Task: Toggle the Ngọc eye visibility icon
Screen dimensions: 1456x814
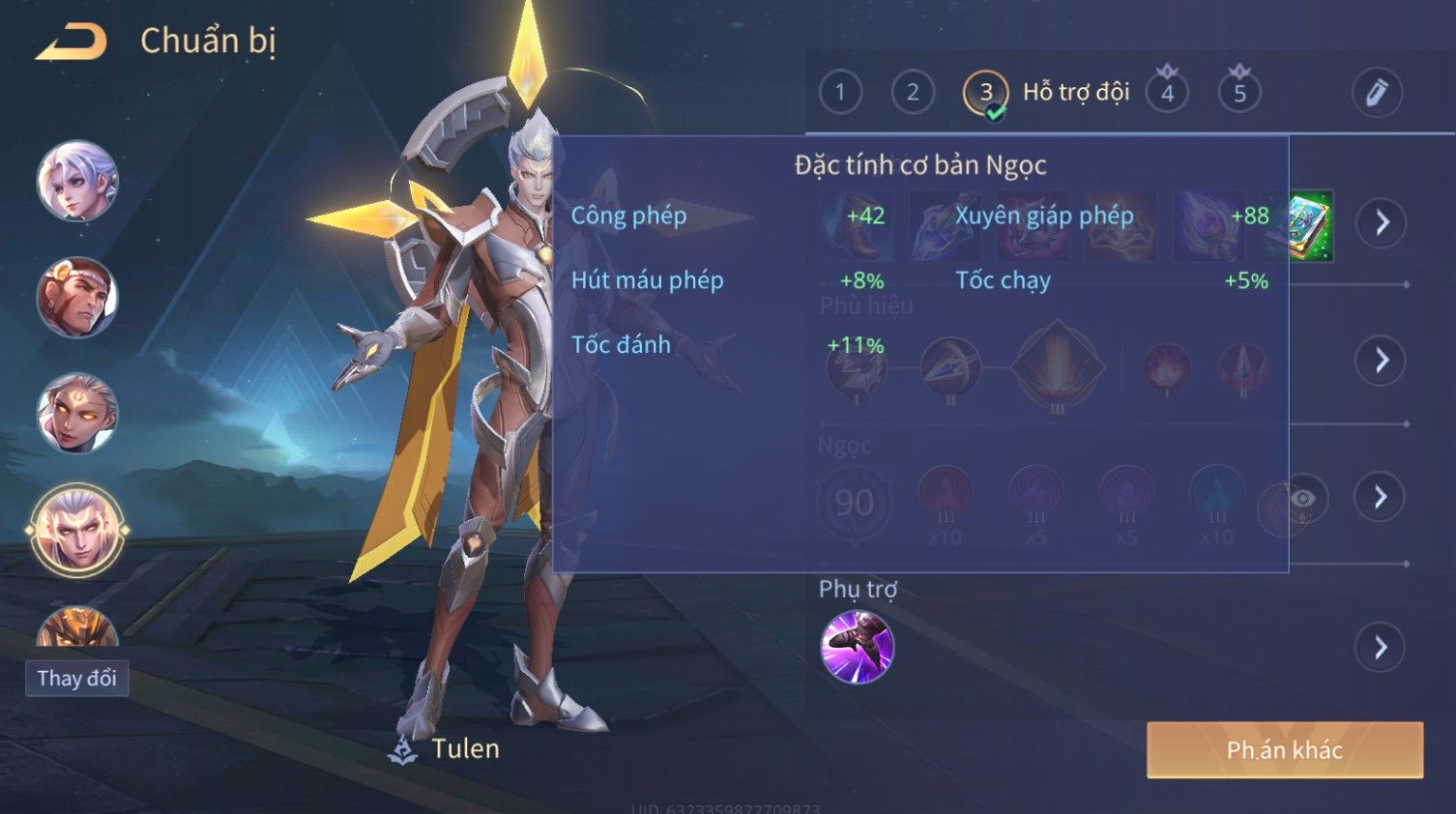Action: click(x=1302, y=498)
